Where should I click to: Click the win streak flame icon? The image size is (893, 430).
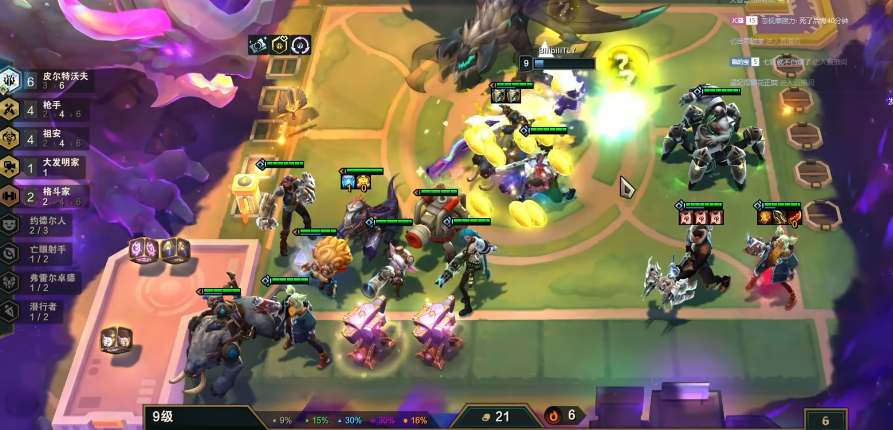[553, 416]
